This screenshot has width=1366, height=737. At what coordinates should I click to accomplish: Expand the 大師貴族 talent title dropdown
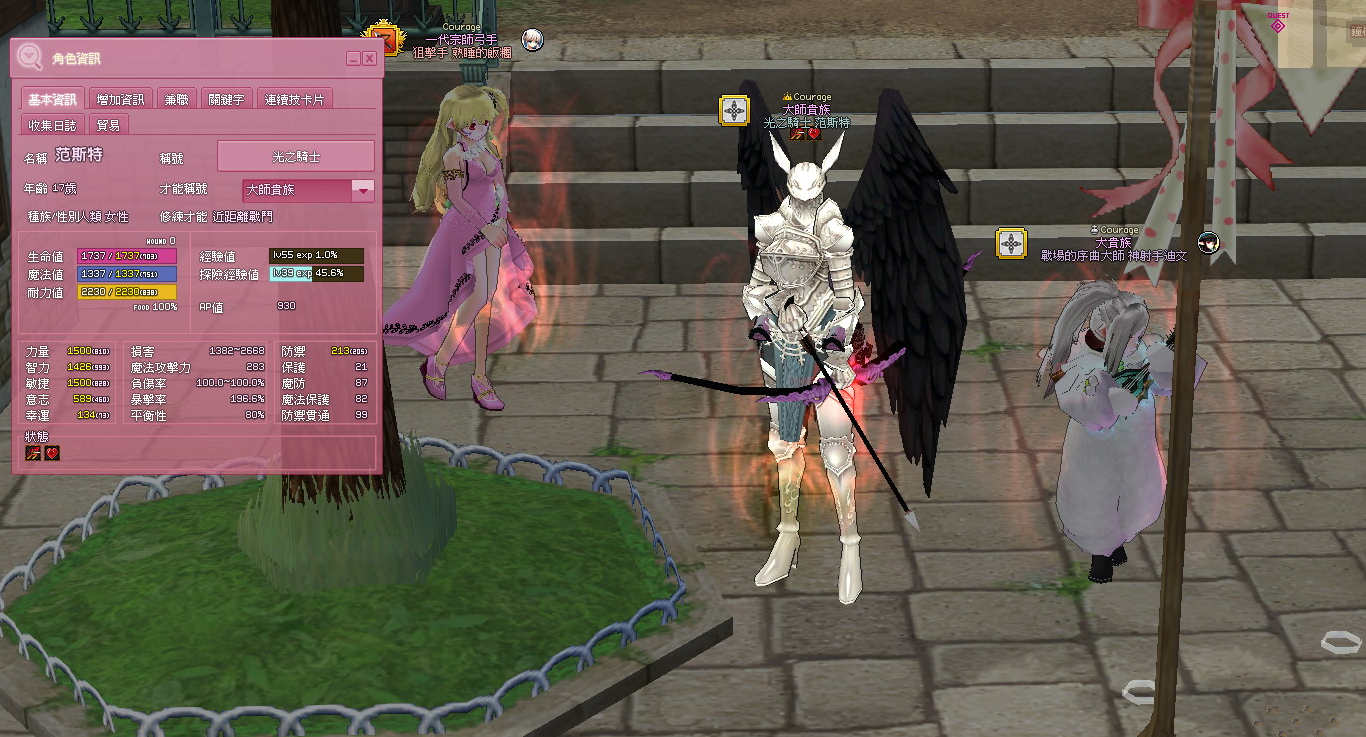[363, 190]
